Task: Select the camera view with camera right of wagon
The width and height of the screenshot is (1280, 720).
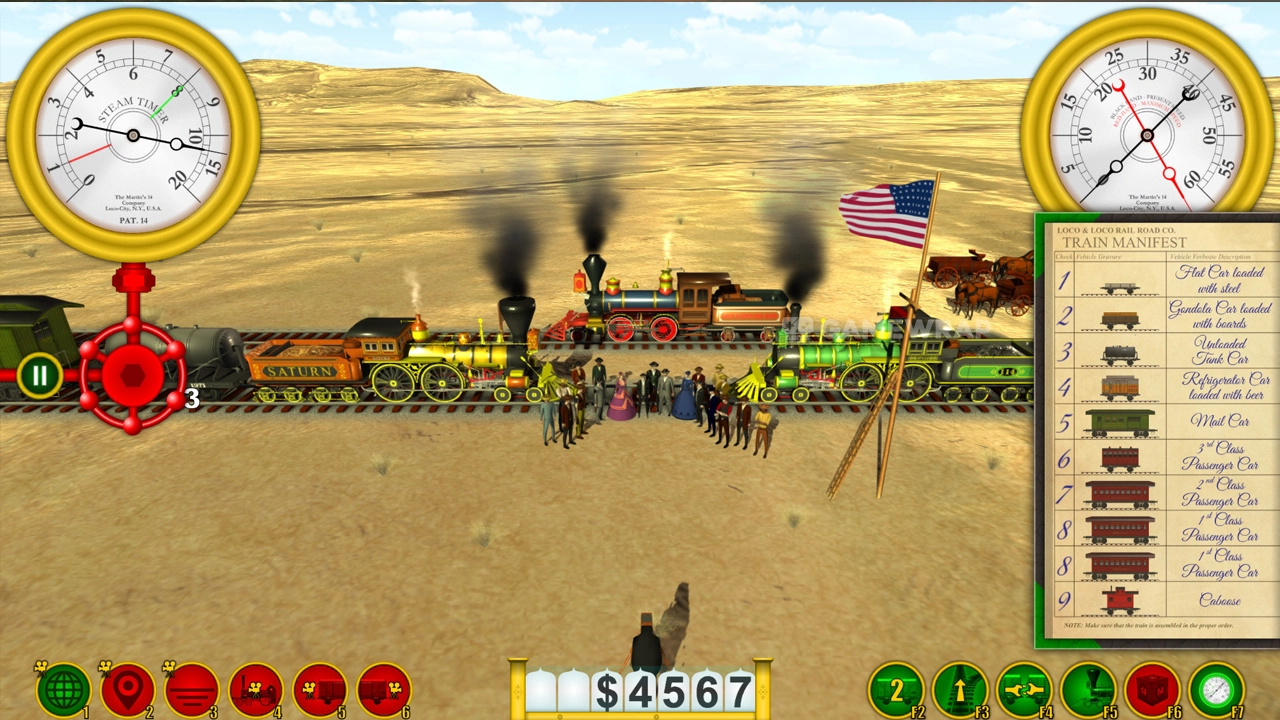Action: pos(384,690)
